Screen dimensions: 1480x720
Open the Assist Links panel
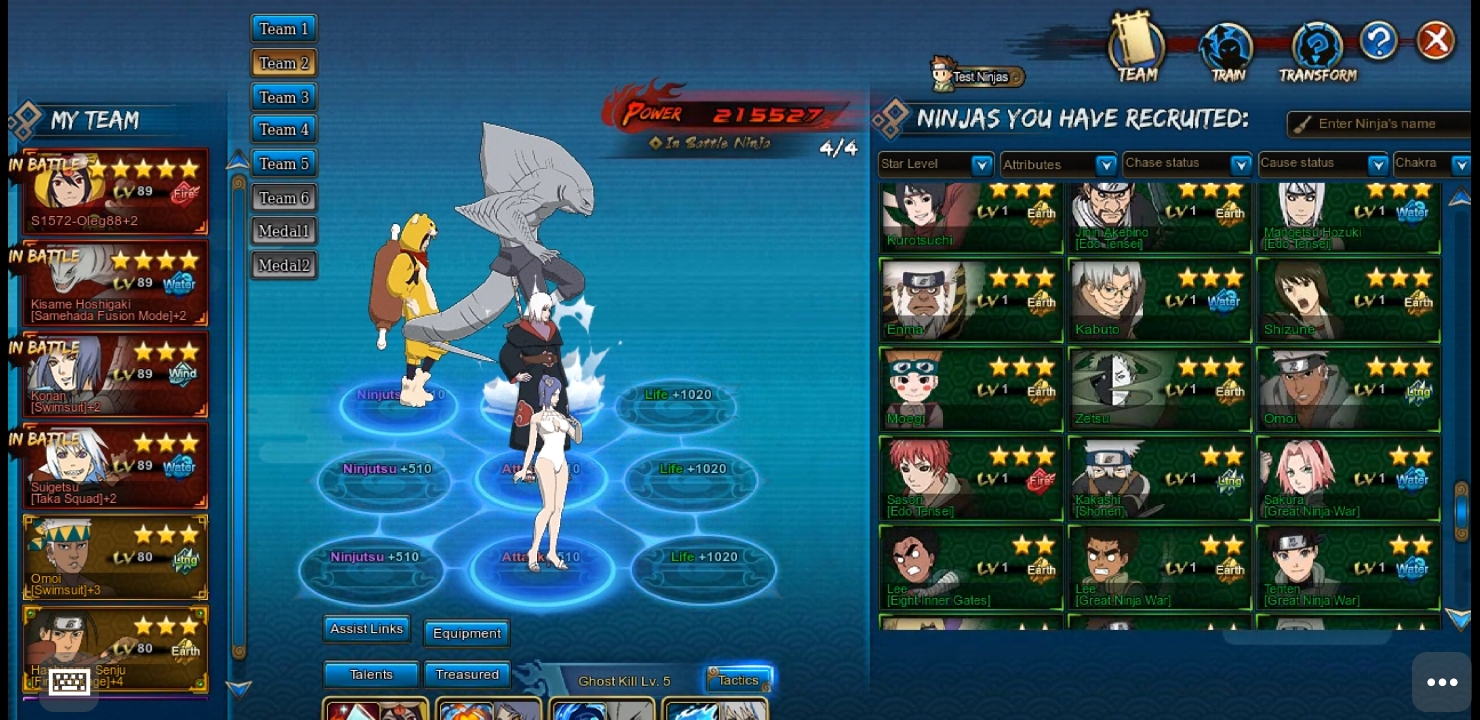coord(367,629)
